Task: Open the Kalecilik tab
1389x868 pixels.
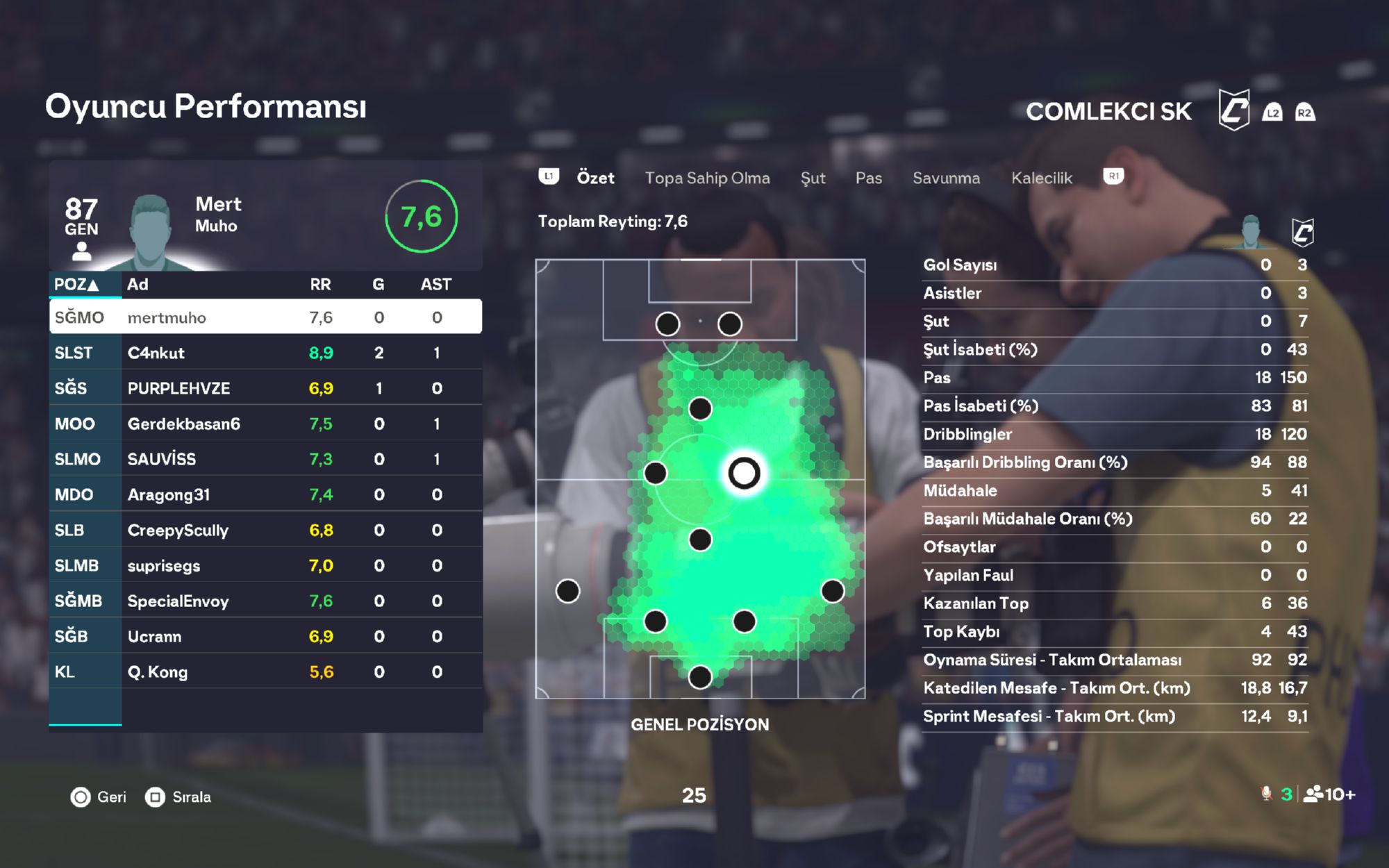Action: (x=1041, y=178)
